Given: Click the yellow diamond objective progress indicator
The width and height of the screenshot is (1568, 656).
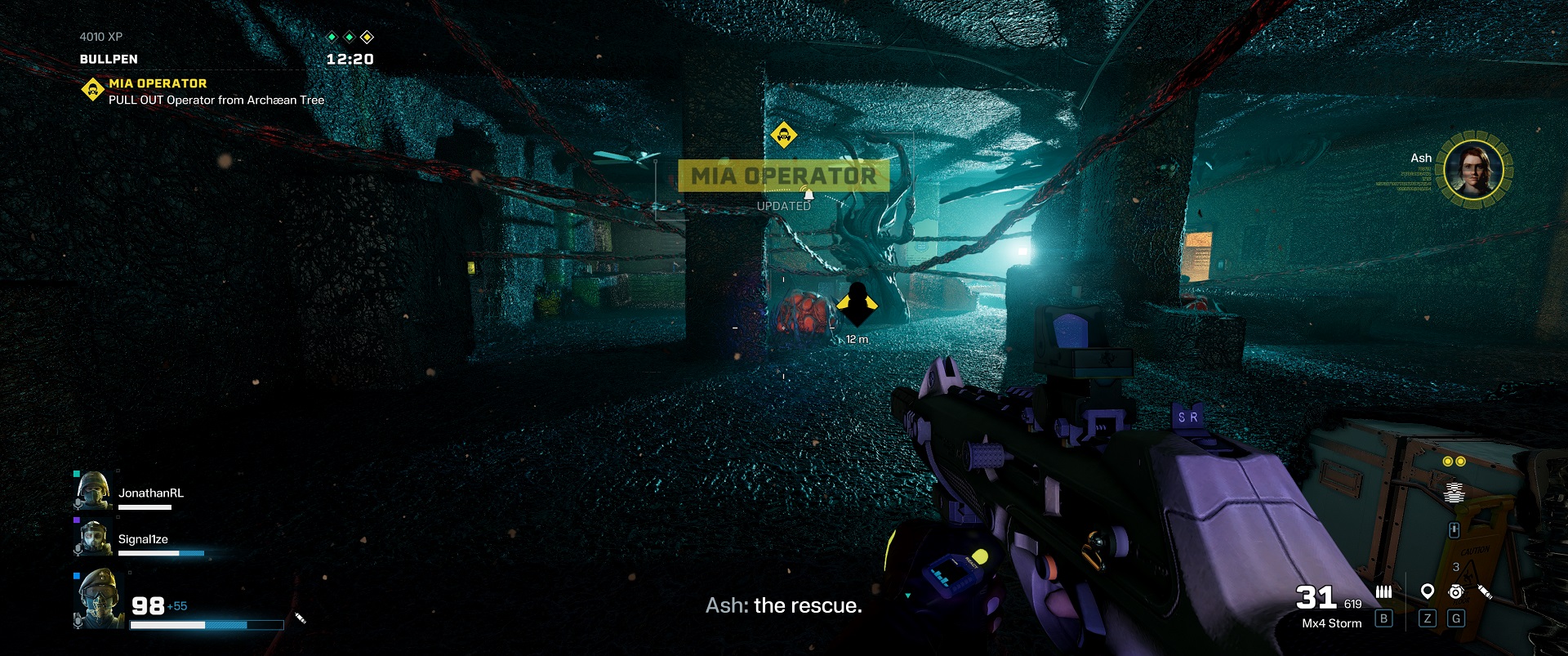Looking at the screenshot, I should 367,37.
